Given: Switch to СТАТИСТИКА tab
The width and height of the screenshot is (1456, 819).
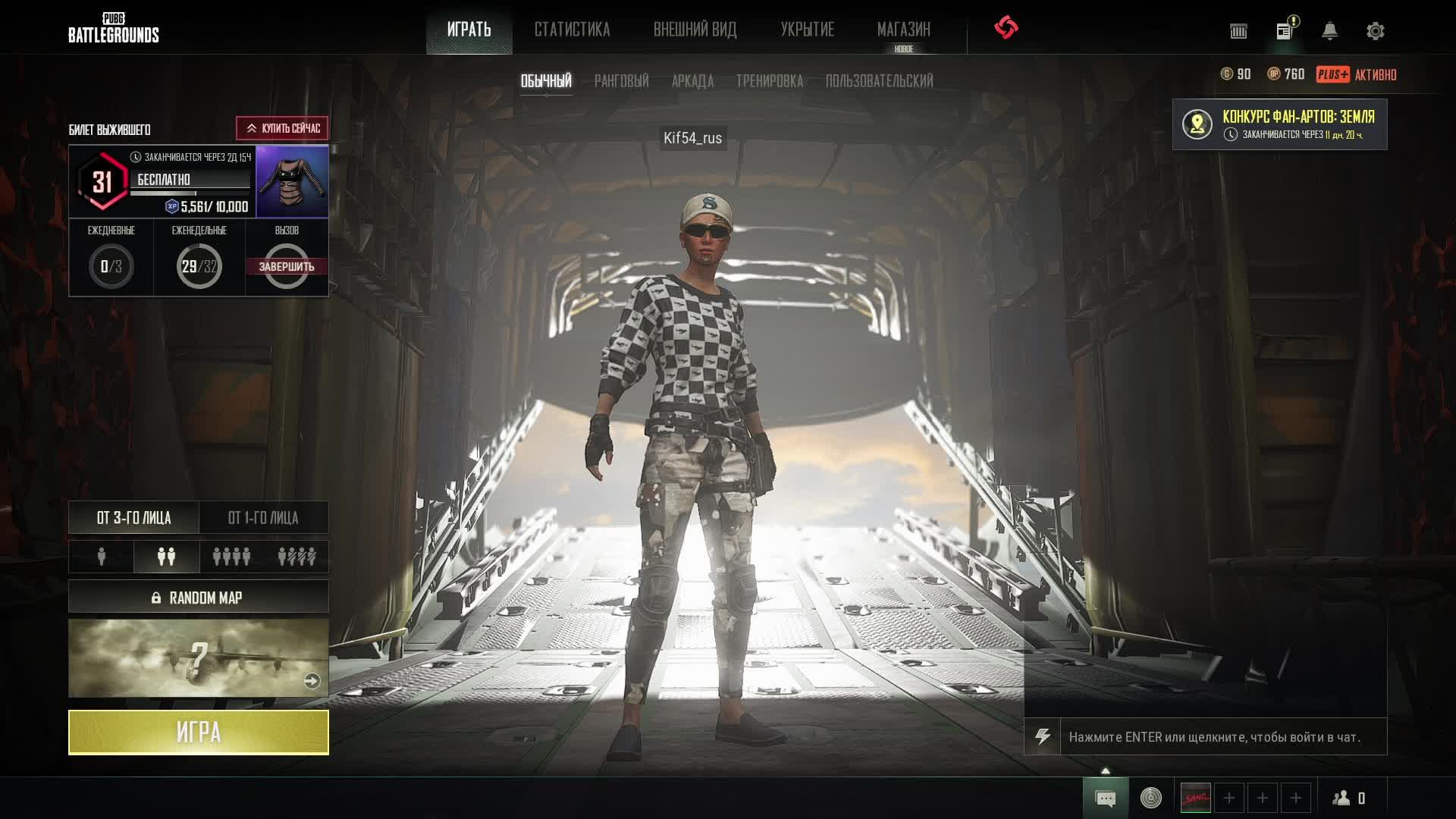Looking at the screenshot, I should click(573, 30).
